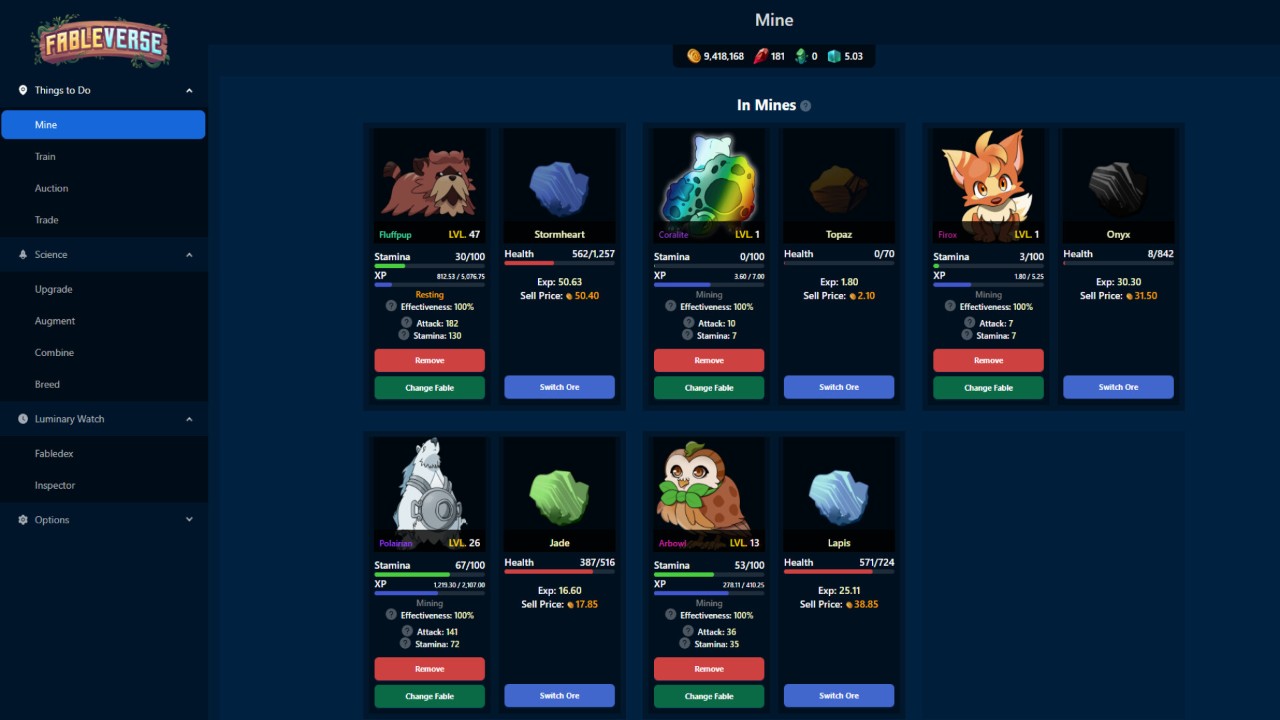
Task: Remove Fluffpup from its mine
Action: point(429,360)
